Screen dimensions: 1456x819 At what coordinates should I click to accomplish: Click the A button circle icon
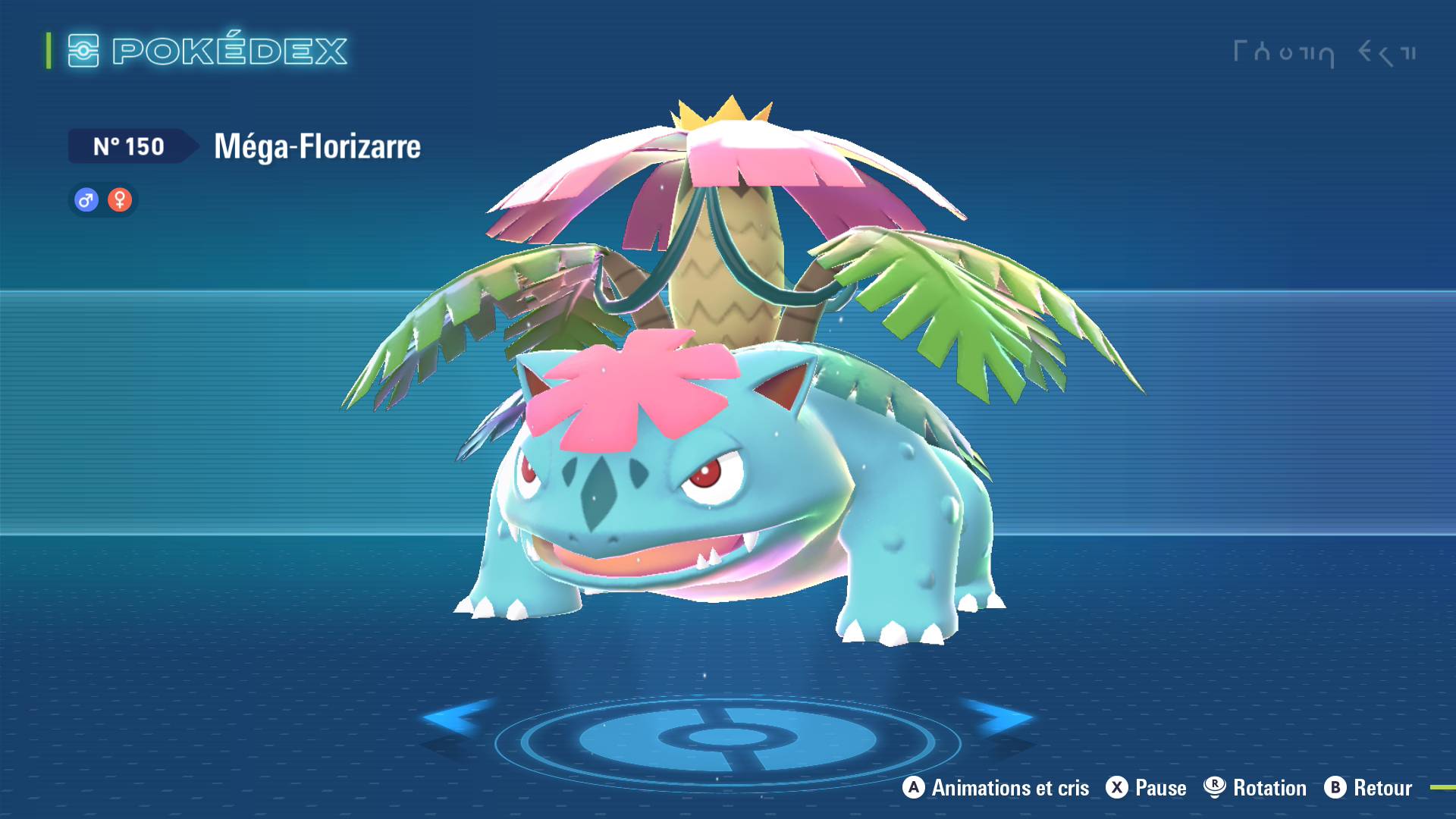(x=913, y=789)
